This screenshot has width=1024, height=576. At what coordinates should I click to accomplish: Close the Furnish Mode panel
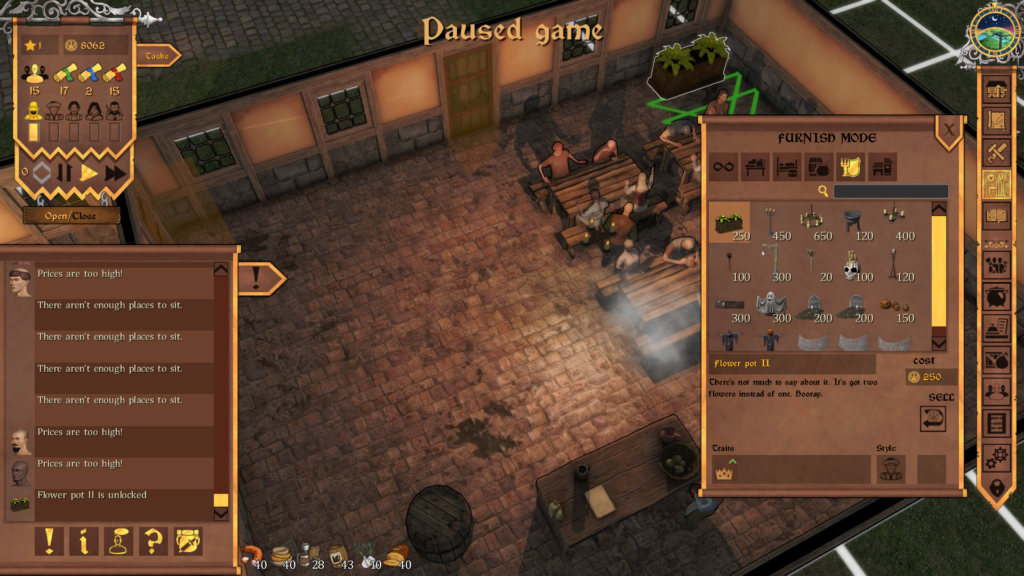pos(948,128)
